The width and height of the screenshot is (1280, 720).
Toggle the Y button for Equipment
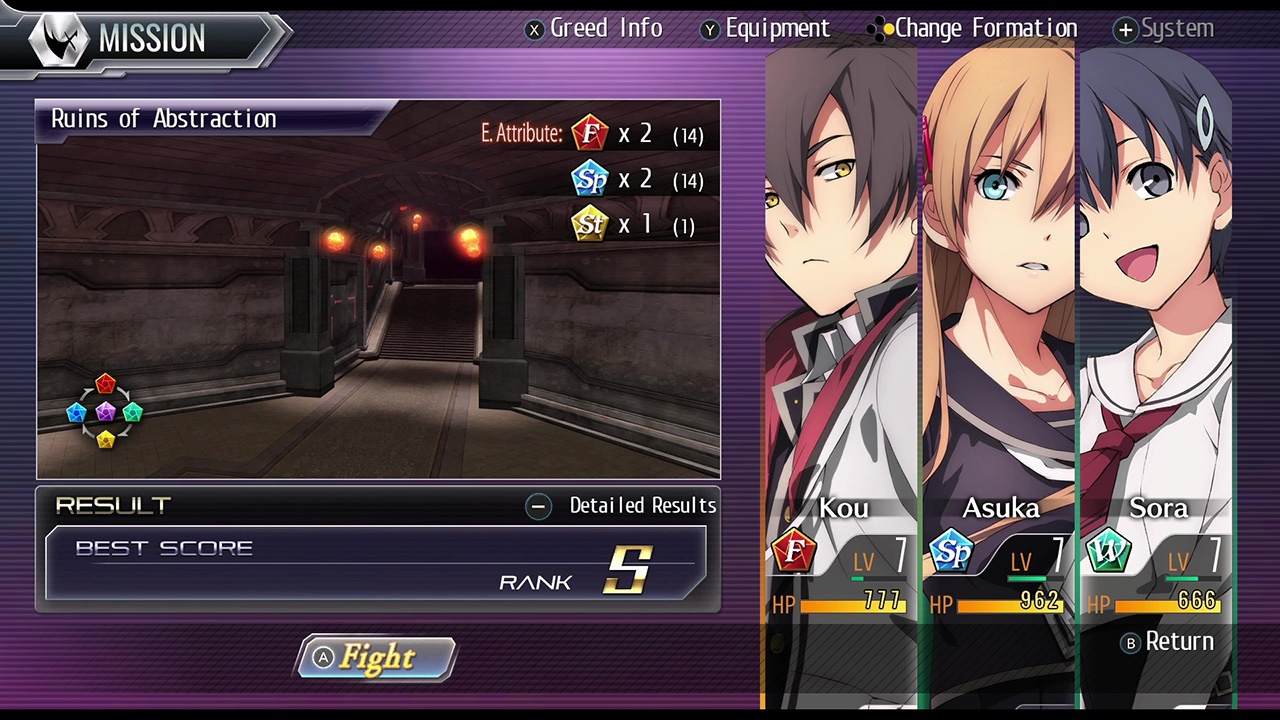710,29
